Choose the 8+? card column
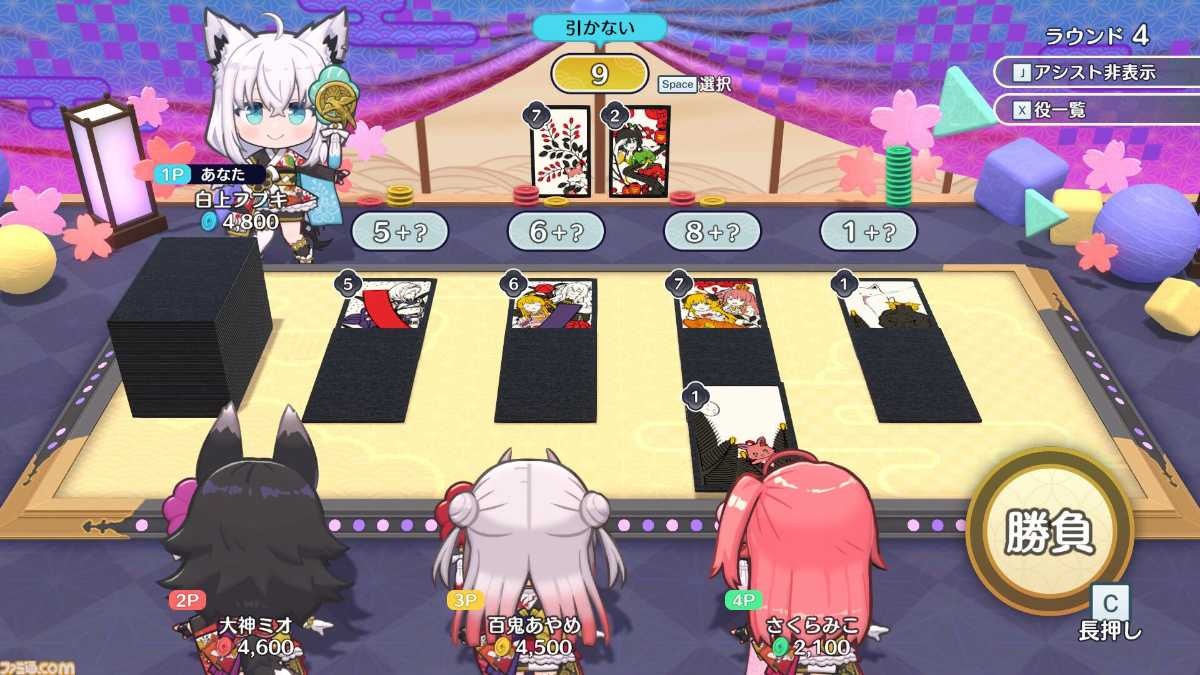Screen dimensions: 1200x675 coord(713,231)
